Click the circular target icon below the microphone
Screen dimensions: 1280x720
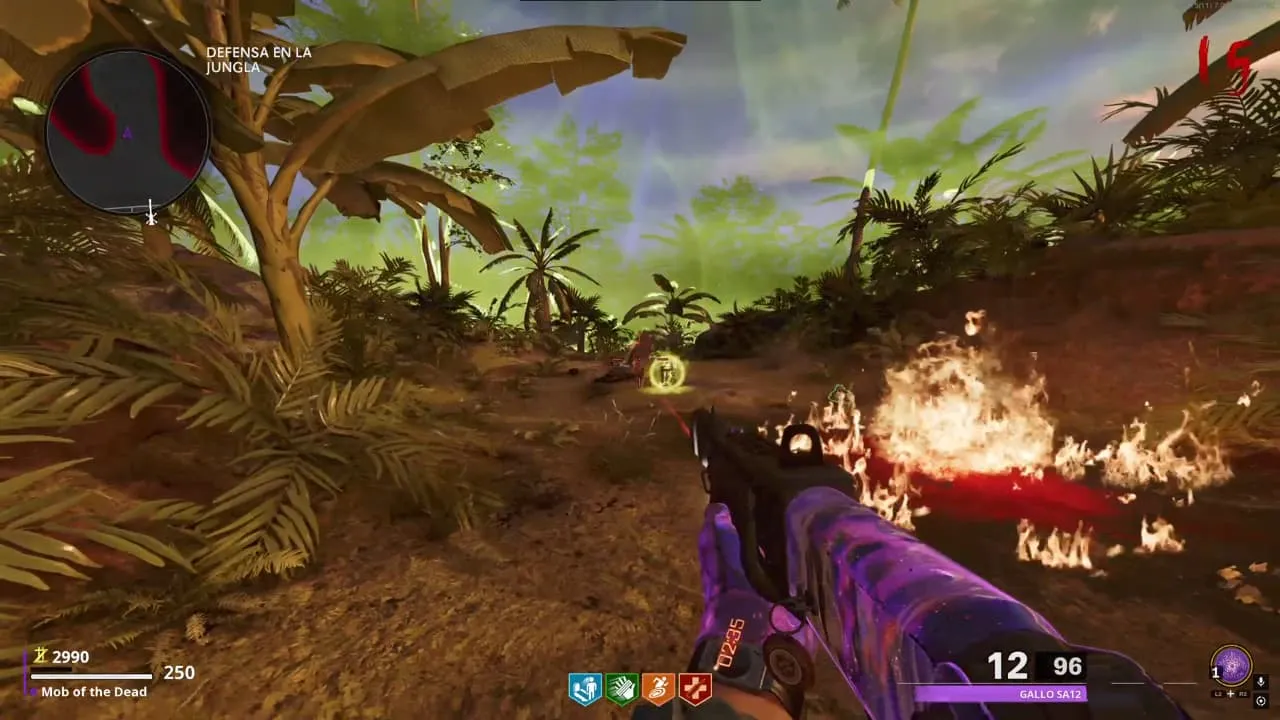point(1261,701)
